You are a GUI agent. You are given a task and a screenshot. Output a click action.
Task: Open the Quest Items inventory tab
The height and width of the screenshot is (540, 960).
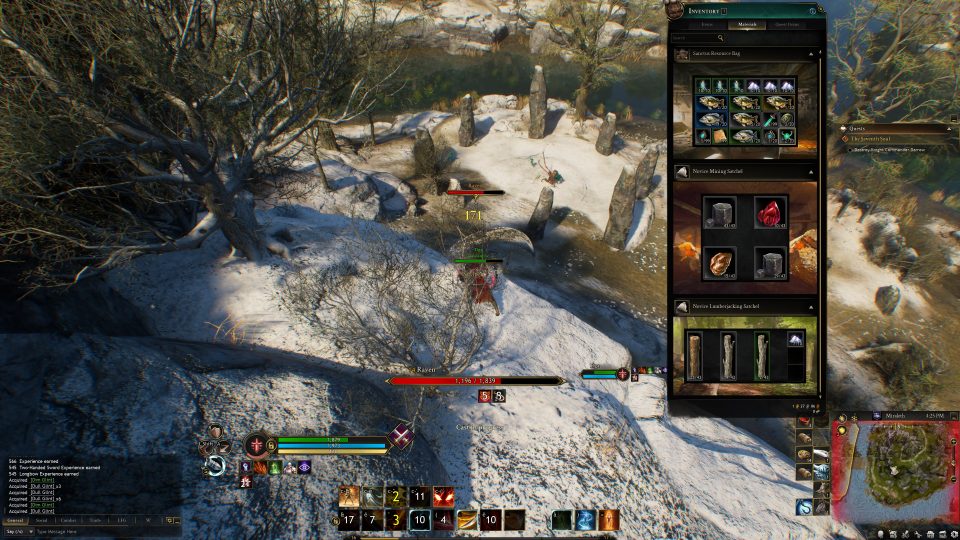tap(787, 23)
